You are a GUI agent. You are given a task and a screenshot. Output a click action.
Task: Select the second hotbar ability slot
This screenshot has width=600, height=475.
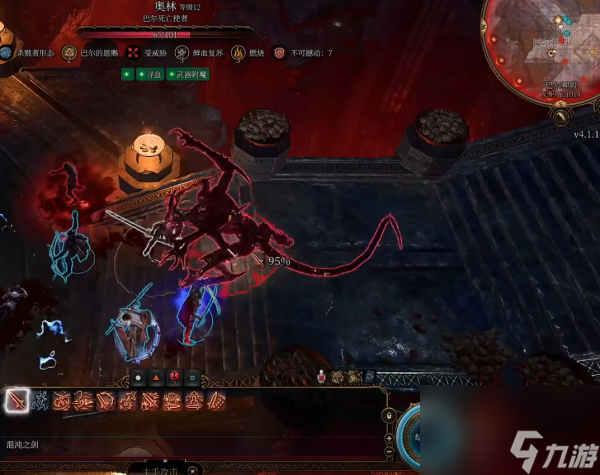coord(40,401)
